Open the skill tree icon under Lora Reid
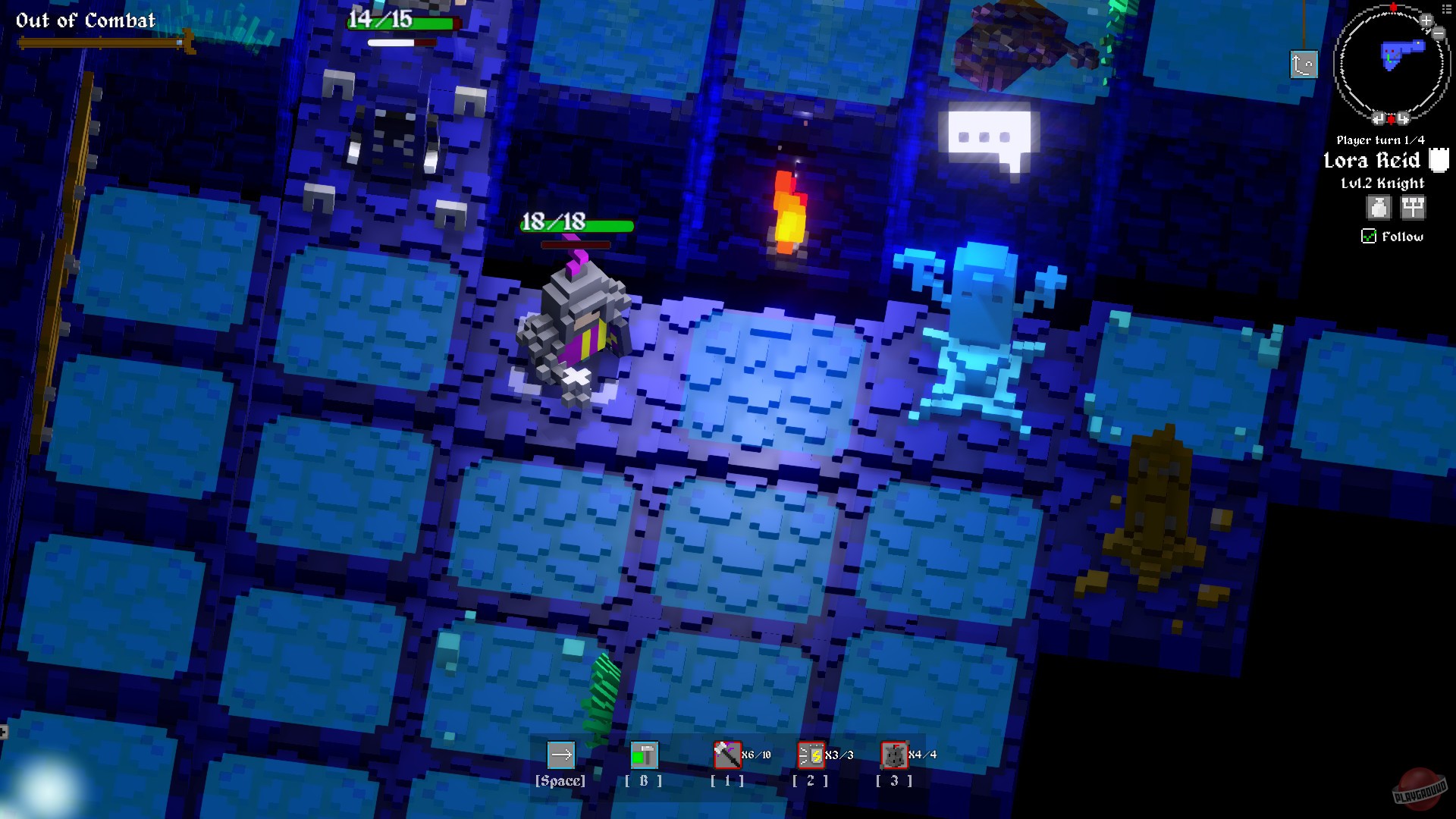Screen dimensions: 1456x819 [1413, 208]
